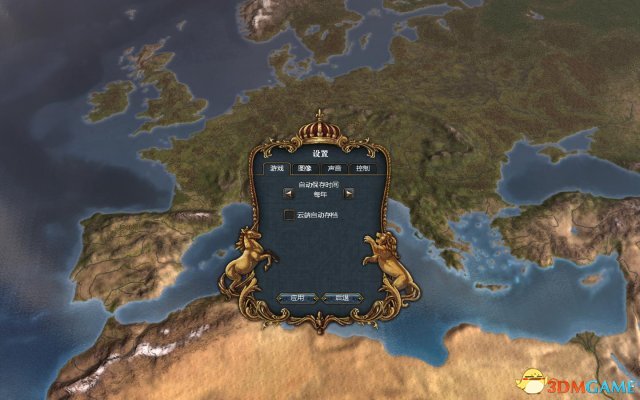The image size is (640, 400).
Task: Select the 声音 (Sound) tab
Action: (x=334, y=169)
